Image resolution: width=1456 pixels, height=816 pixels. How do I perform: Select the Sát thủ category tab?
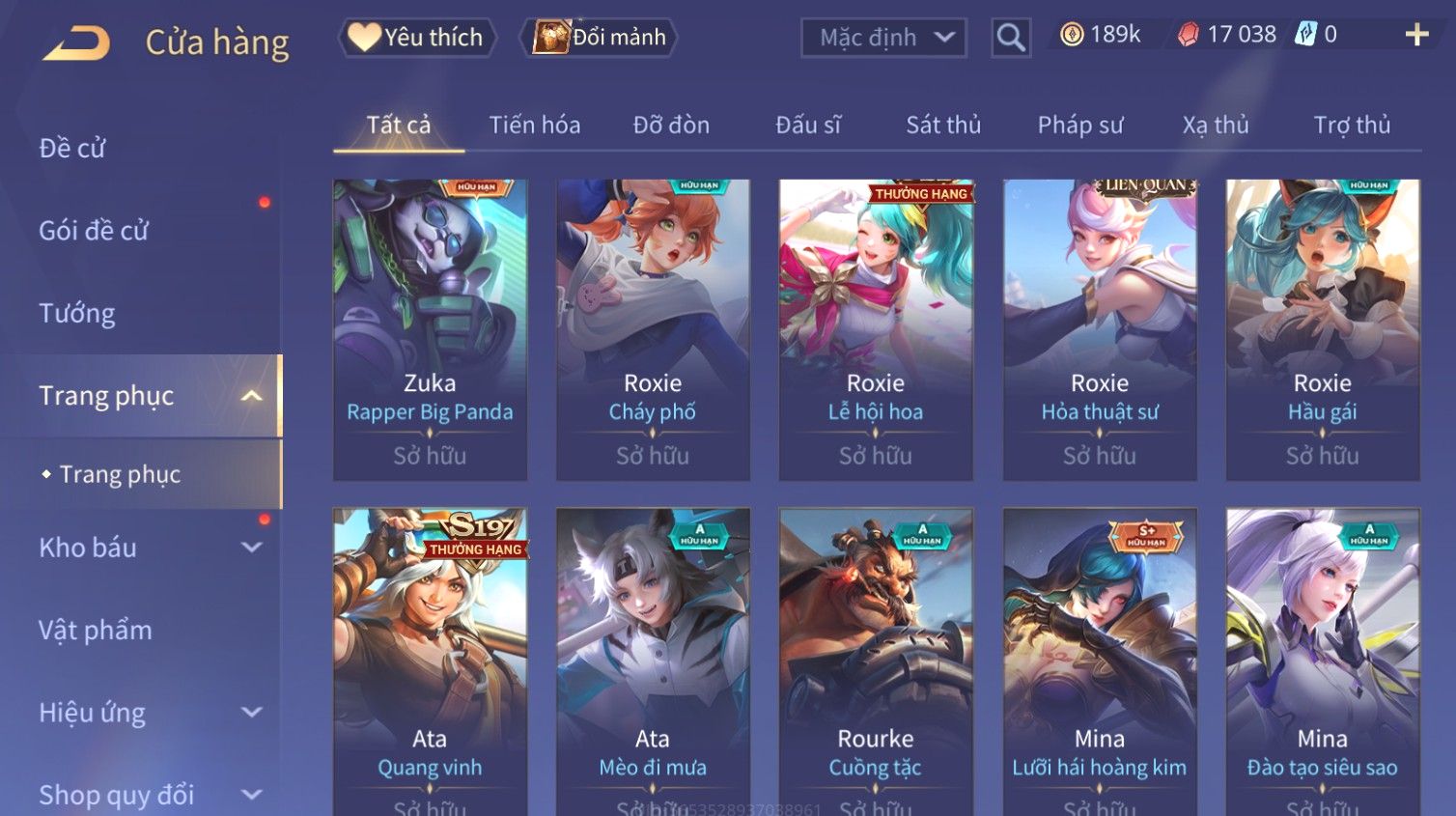point(943,126)
